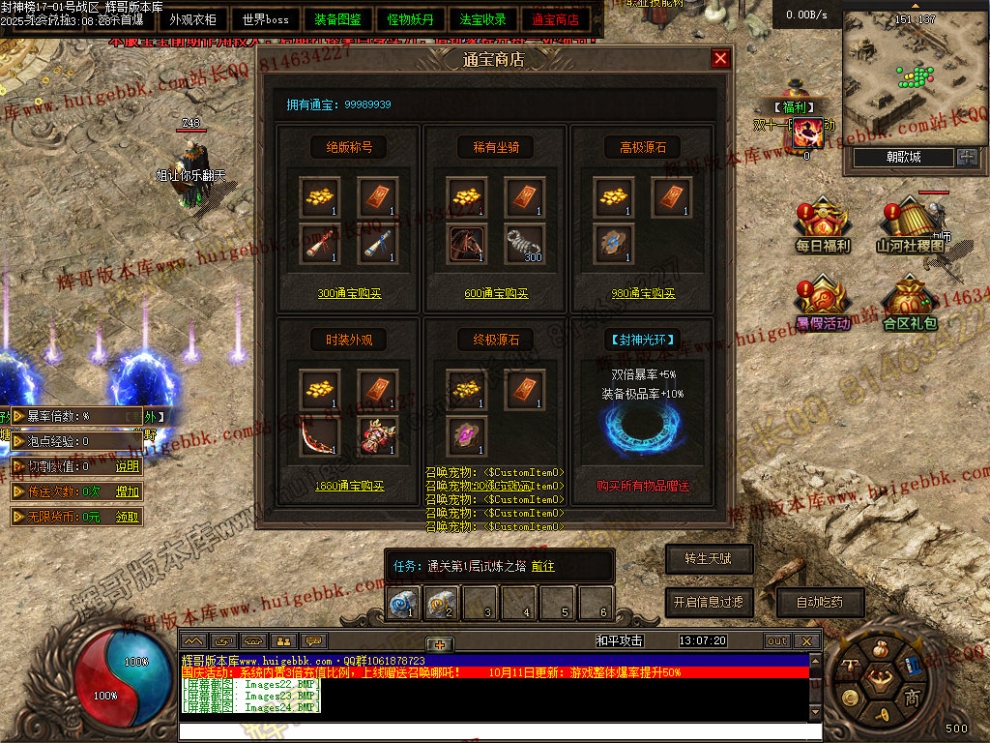Viewport: 990px width, 743px height.
Task: Open the 商 shop wheel button
Action: click(911, 697)
